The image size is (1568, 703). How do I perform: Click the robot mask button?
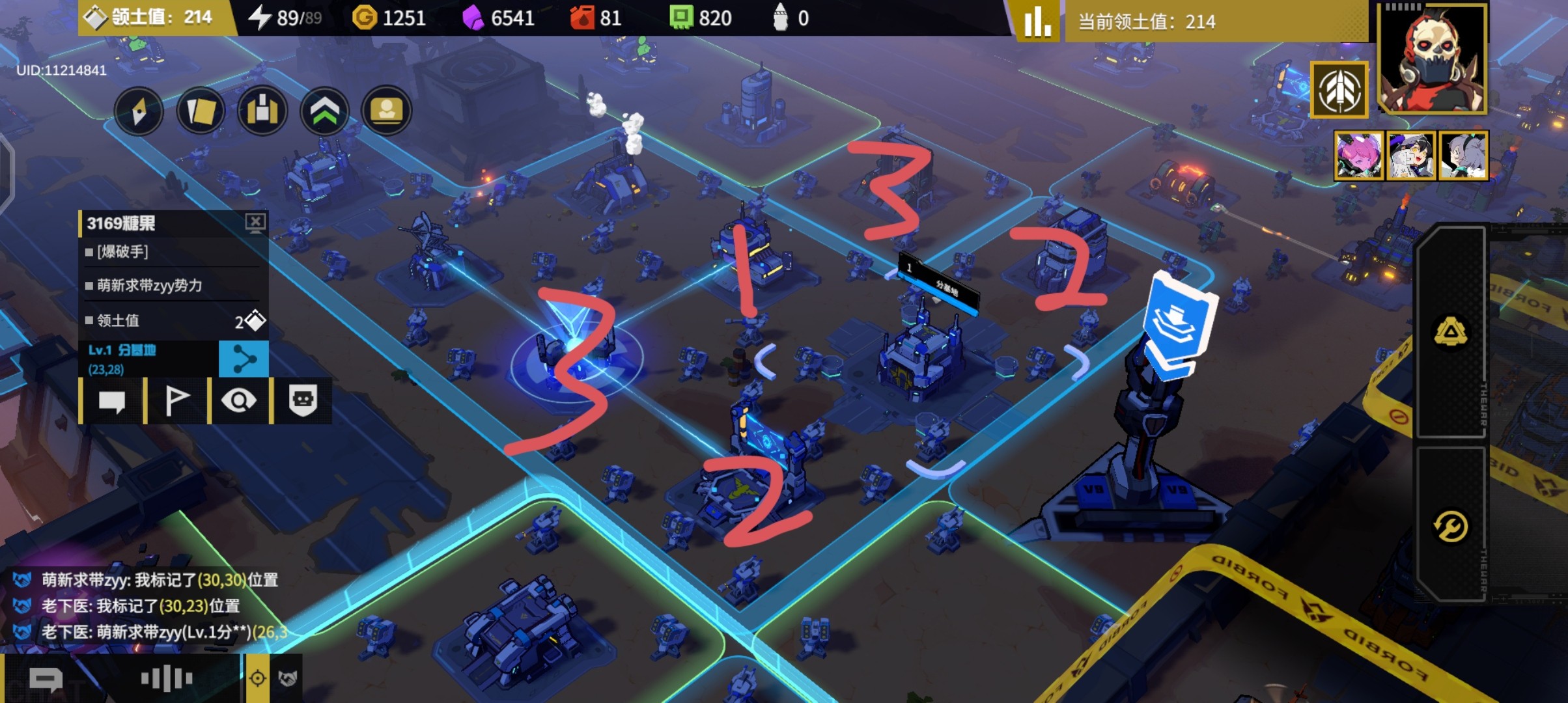point(303,401)
